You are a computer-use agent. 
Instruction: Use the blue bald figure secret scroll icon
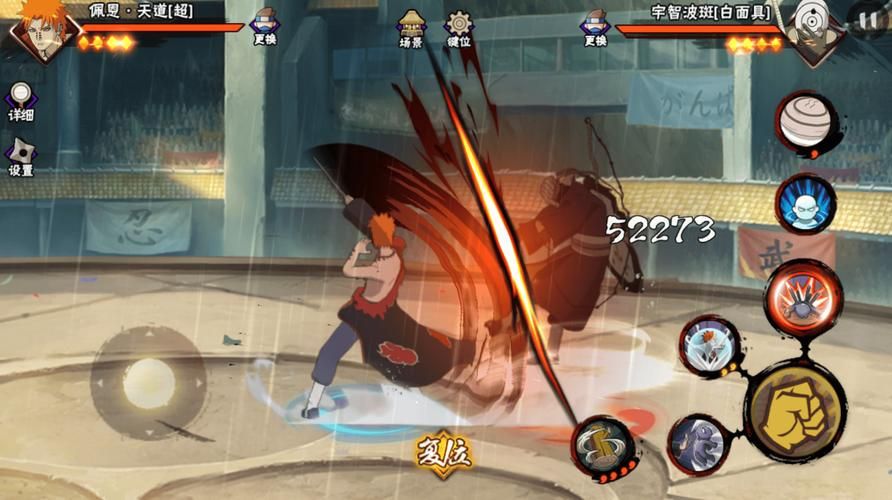806,204
